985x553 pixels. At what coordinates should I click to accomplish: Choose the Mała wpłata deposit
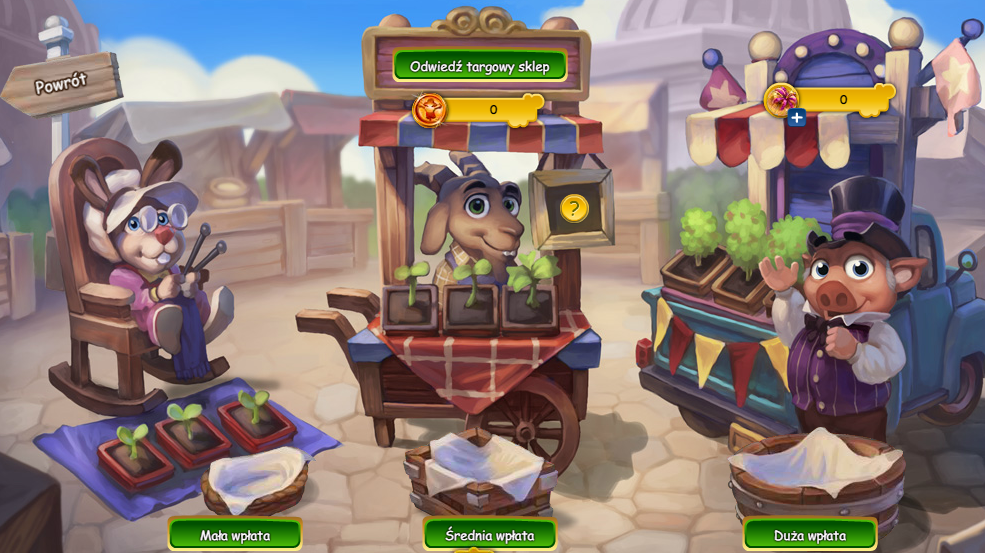point(235,535)
